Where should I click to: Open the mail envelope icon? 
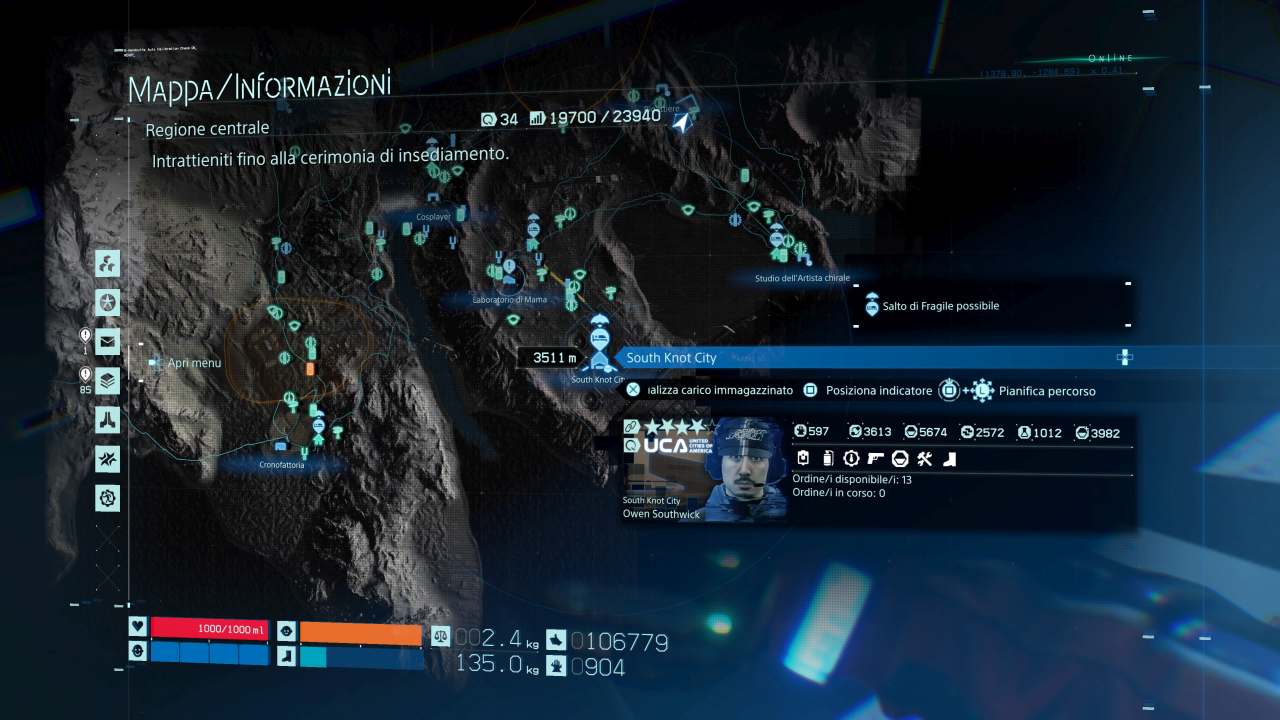(108, 342)
